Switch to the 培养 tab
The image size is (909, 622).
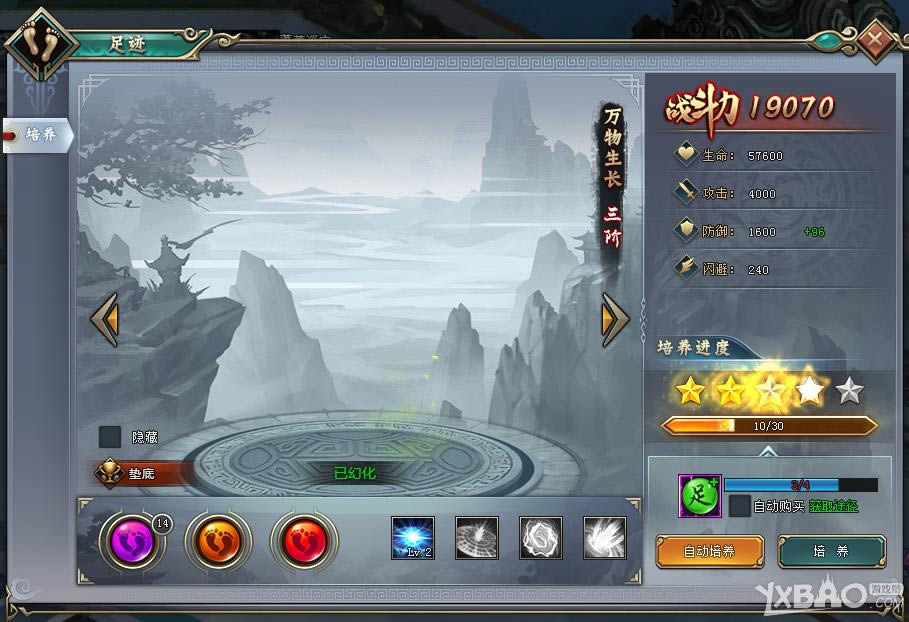tap(38, 135)
